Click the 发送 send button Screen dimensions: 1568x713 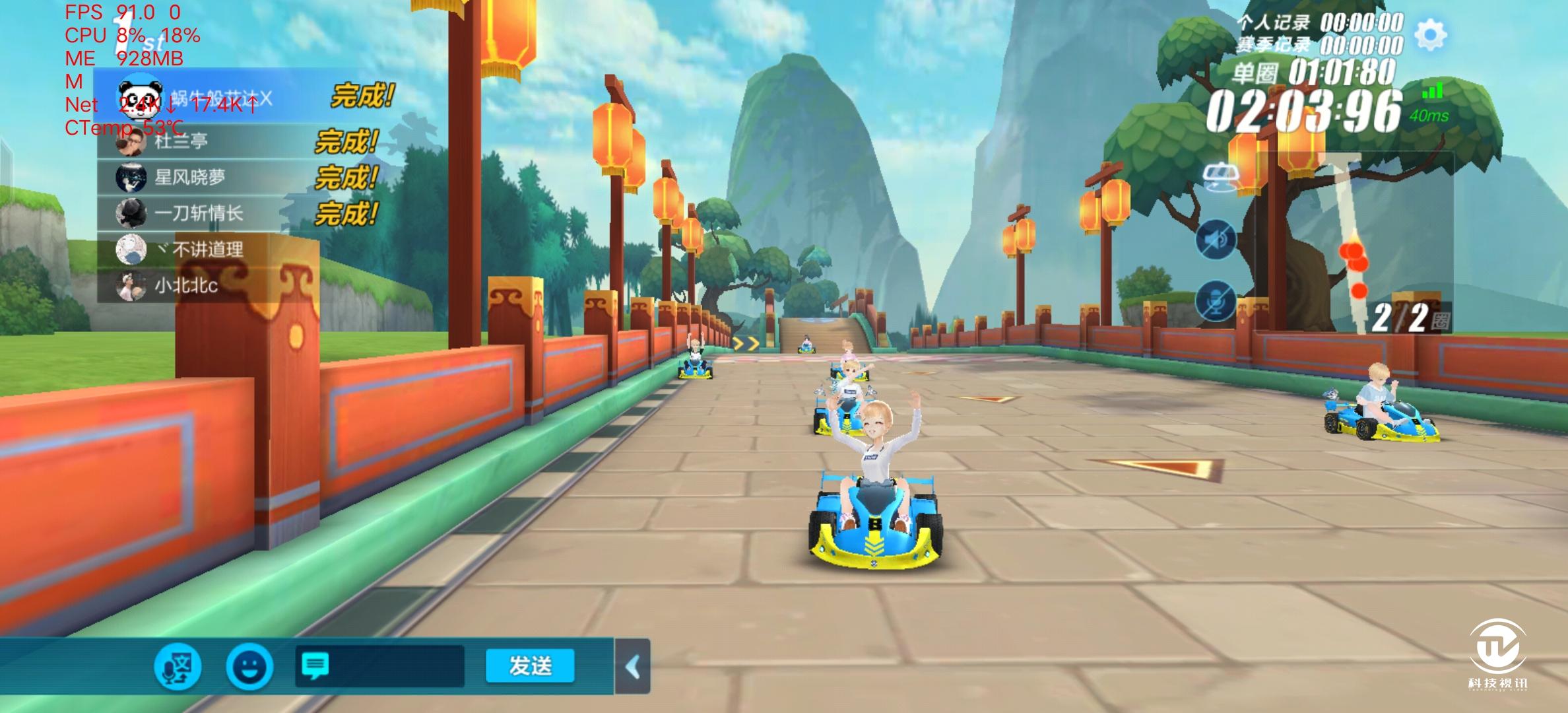(530, 665)
